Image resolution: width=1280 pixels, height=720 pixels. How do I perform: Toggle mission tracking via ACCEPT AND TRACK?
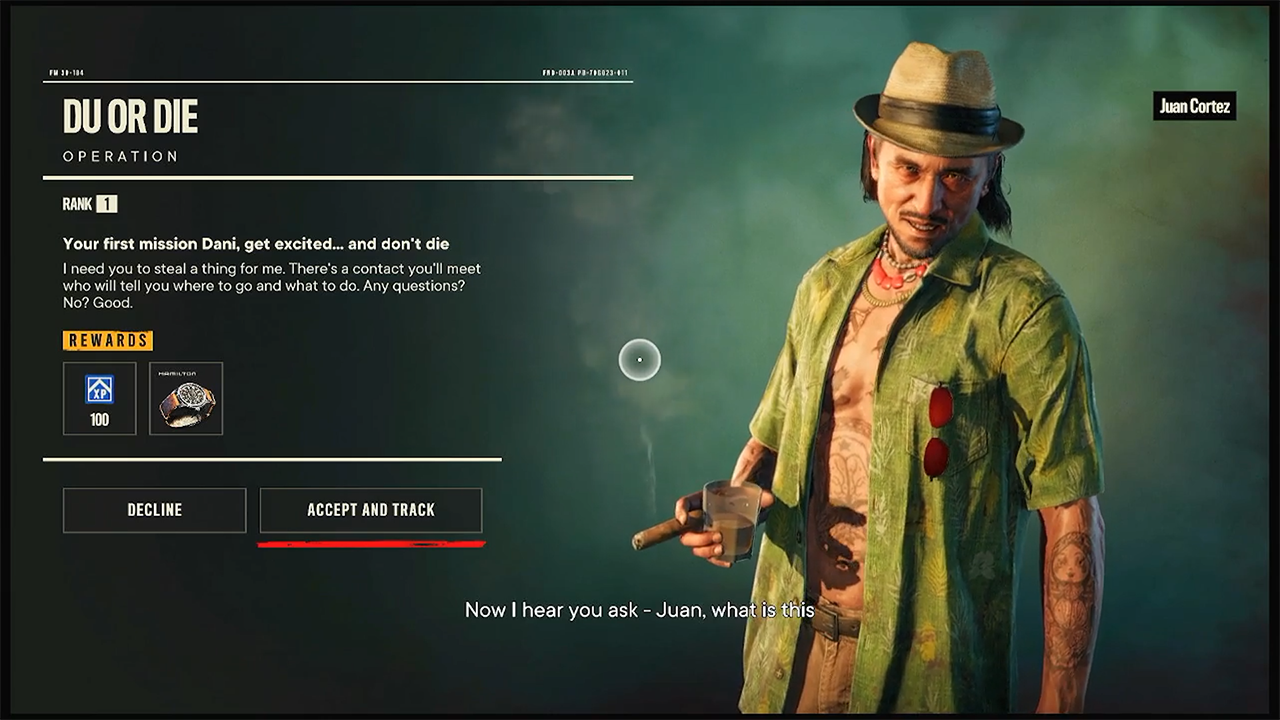(371, 509)
